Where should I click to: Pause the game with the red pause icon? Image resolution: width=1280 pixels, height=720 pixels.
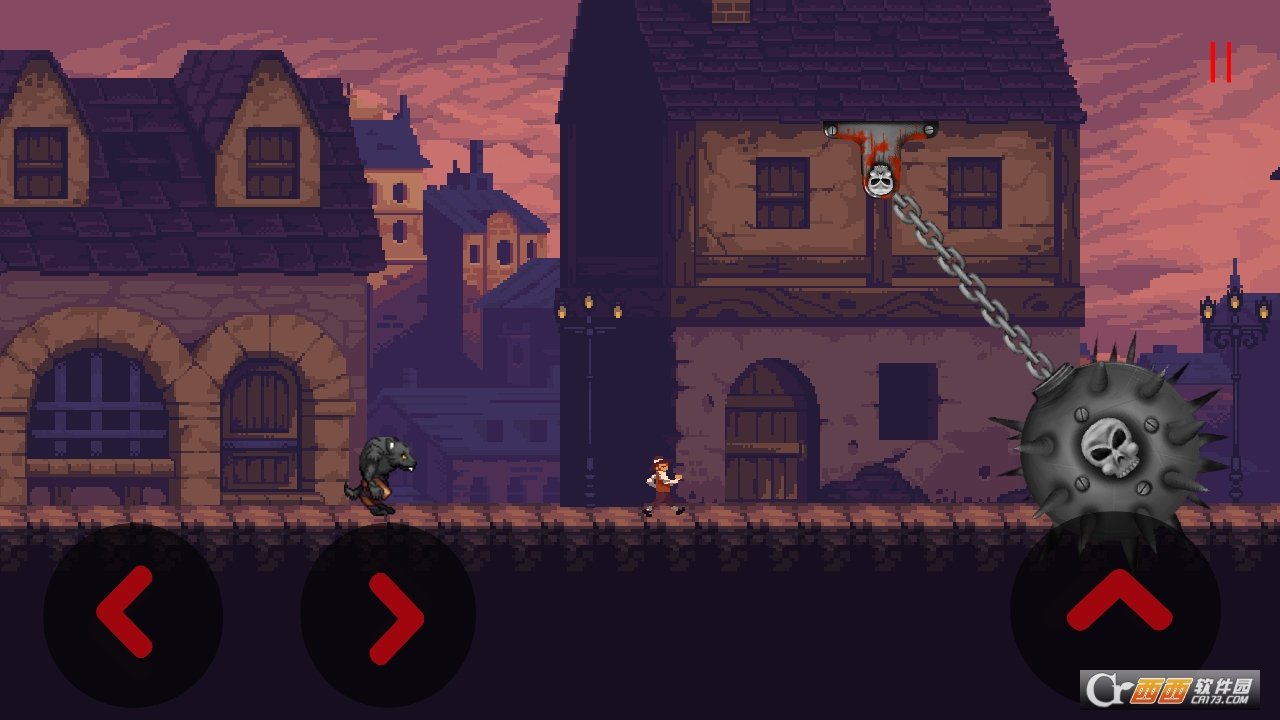pyautogui.click(x=1219, y=62)
